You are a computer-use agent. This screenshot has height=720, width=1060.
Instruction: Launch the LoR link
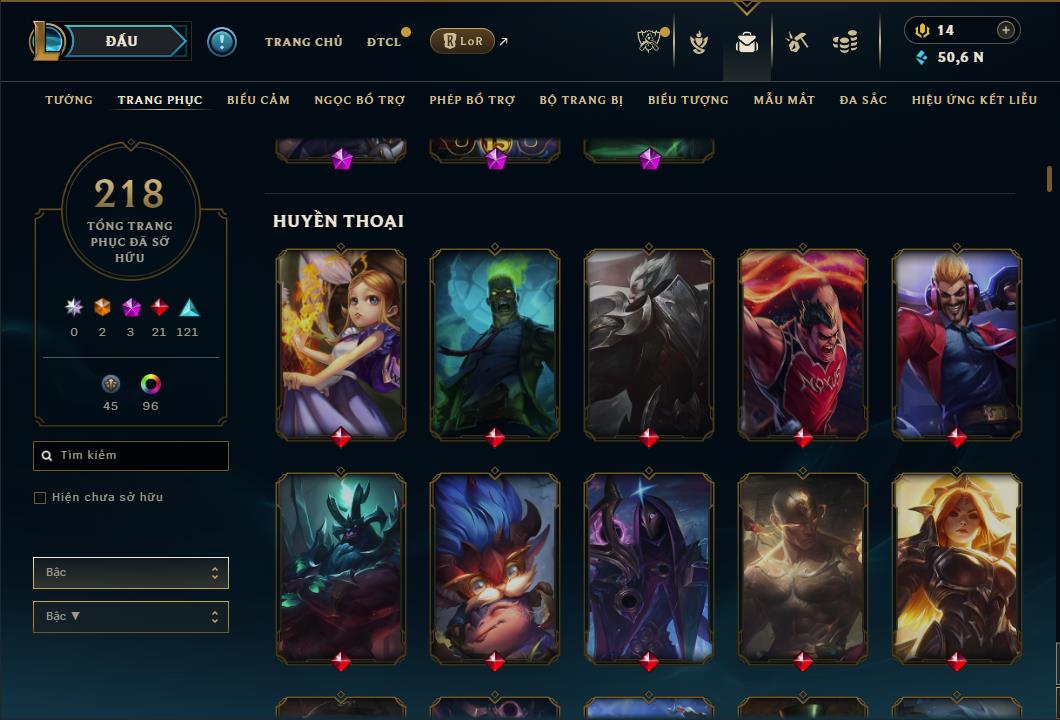coord(462,41)
